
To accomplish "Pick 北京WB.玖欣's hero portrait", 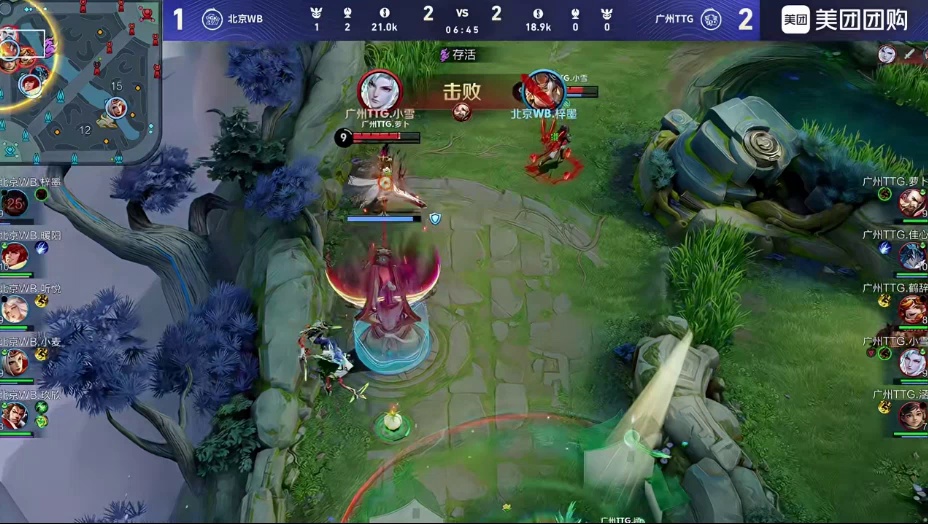I will [x=15, y=415].
